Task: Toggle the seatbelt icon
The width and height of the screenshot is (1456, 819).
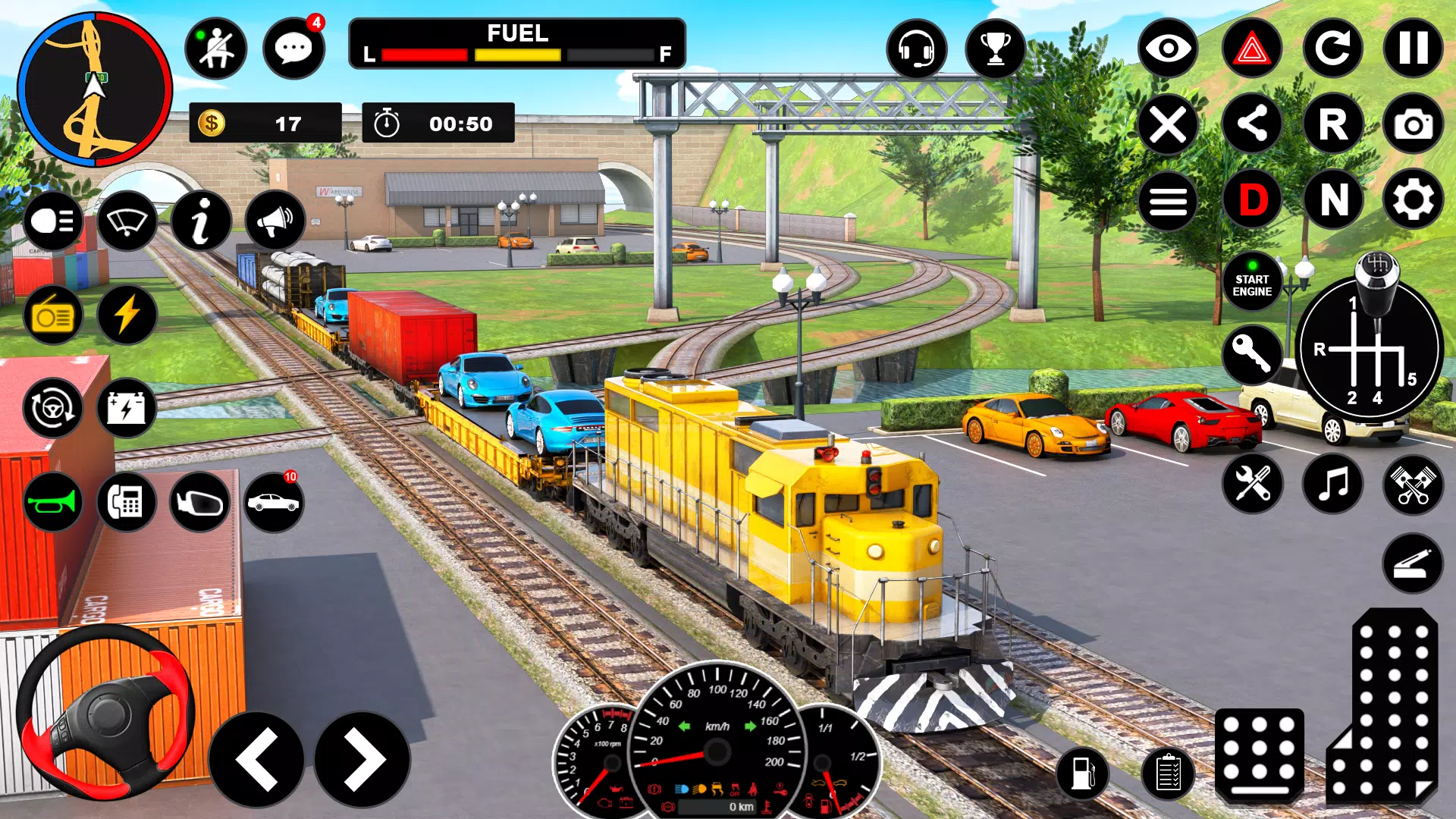Action: click(x=215, y=49)
